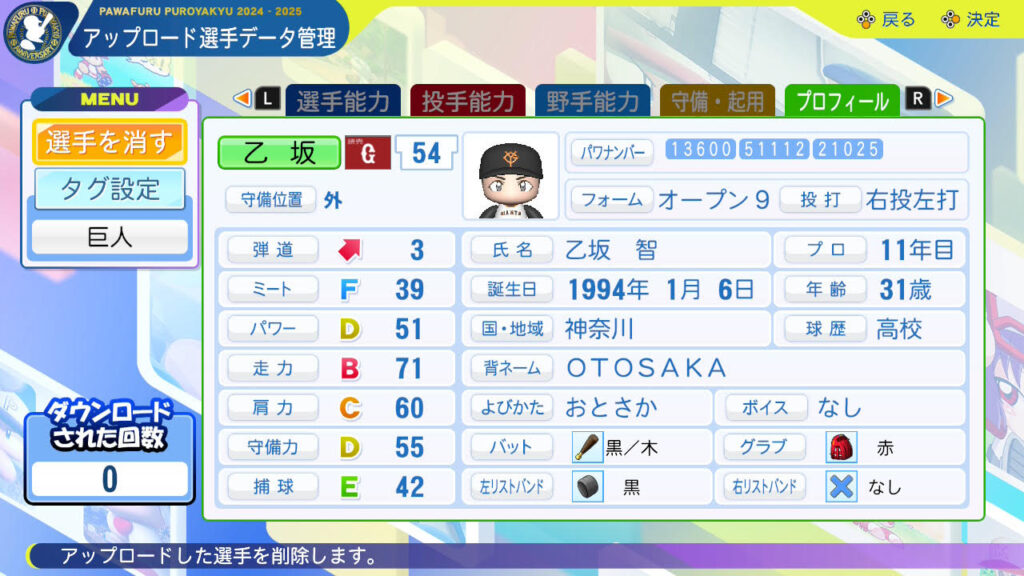
Task: Switch to the 守備・起用 tab
Action: coord(717,101)
